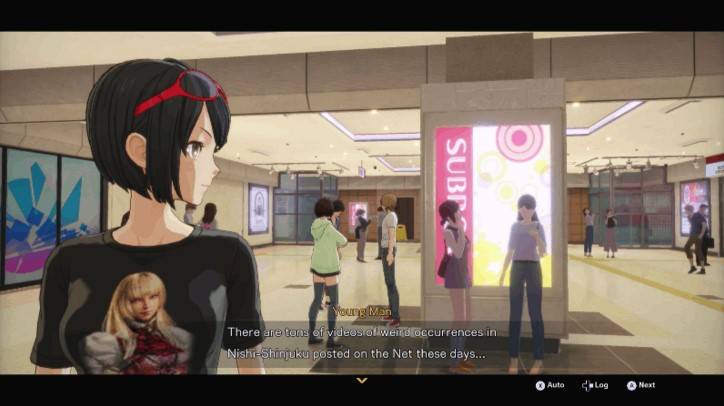Open the dialogue Log
Viewport: 724px width, 406px height.
[594, 385]
